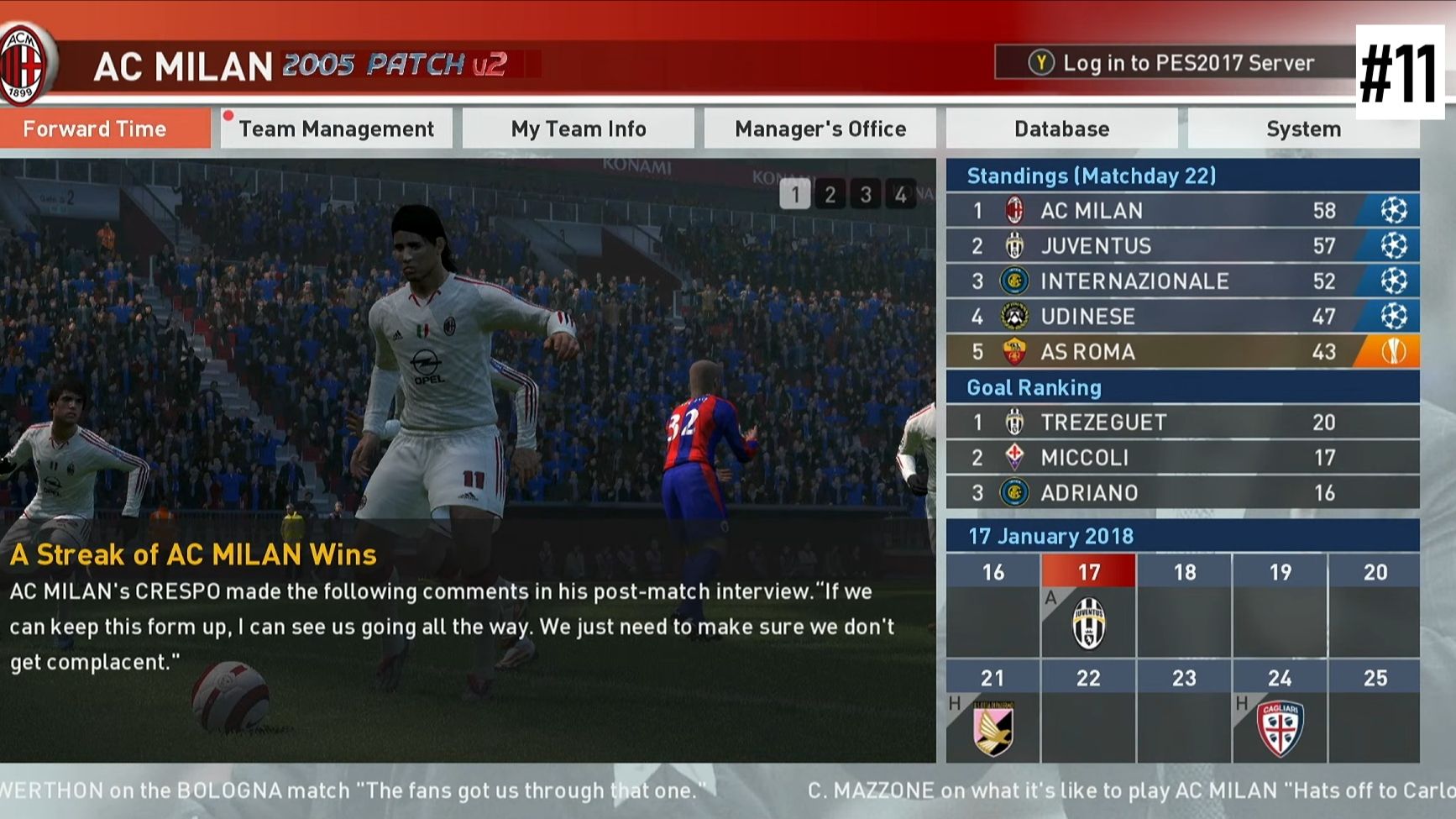Jump to news page 4
Viewport: 1456px width, 819px height.
click(900, 195)
